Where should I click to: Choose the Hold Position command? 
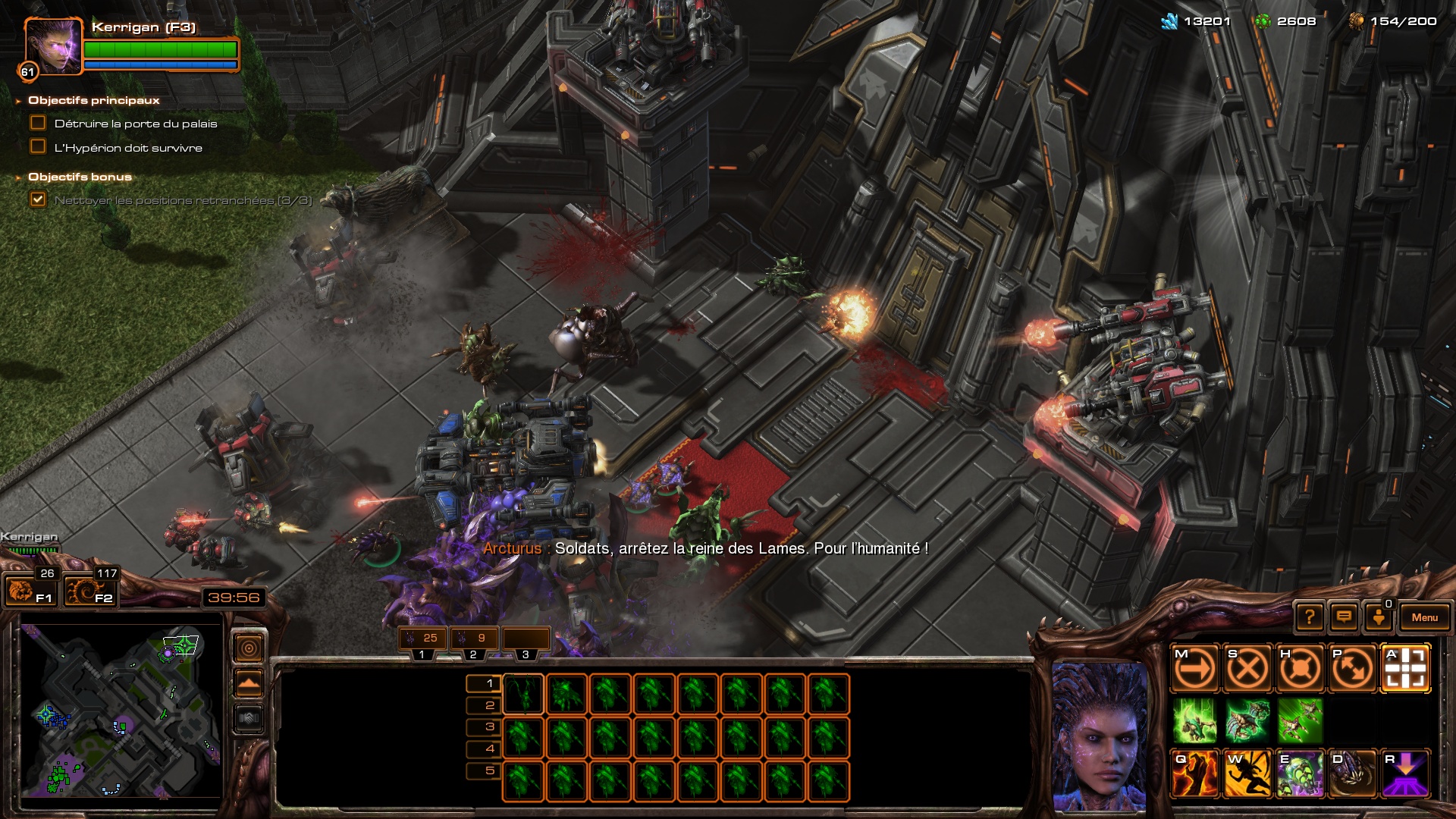point(1300,669)
